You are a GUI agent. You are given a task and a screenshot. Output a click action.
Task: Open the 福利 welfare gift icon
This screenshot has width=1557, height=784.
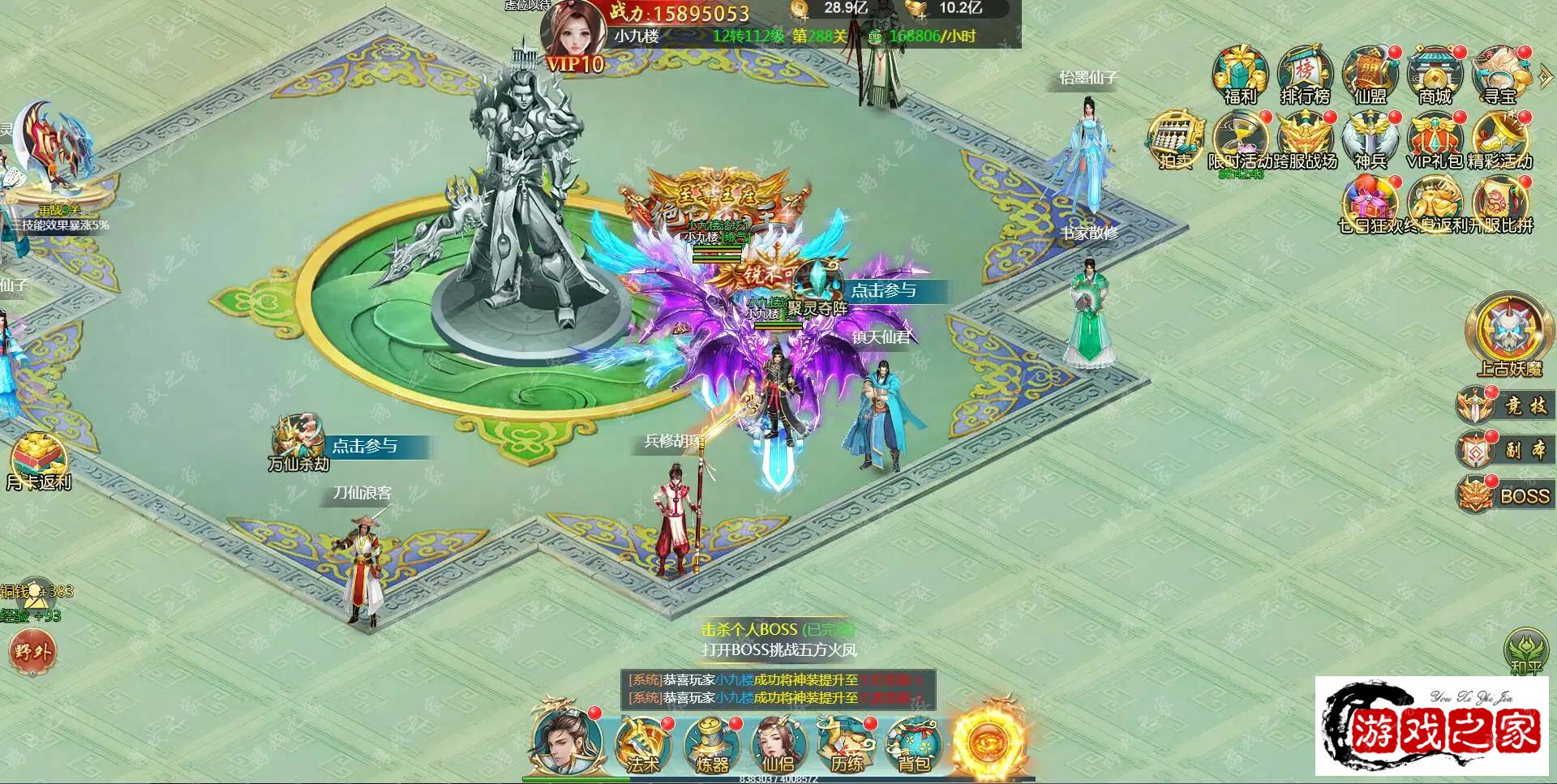tap(1240, 75)
